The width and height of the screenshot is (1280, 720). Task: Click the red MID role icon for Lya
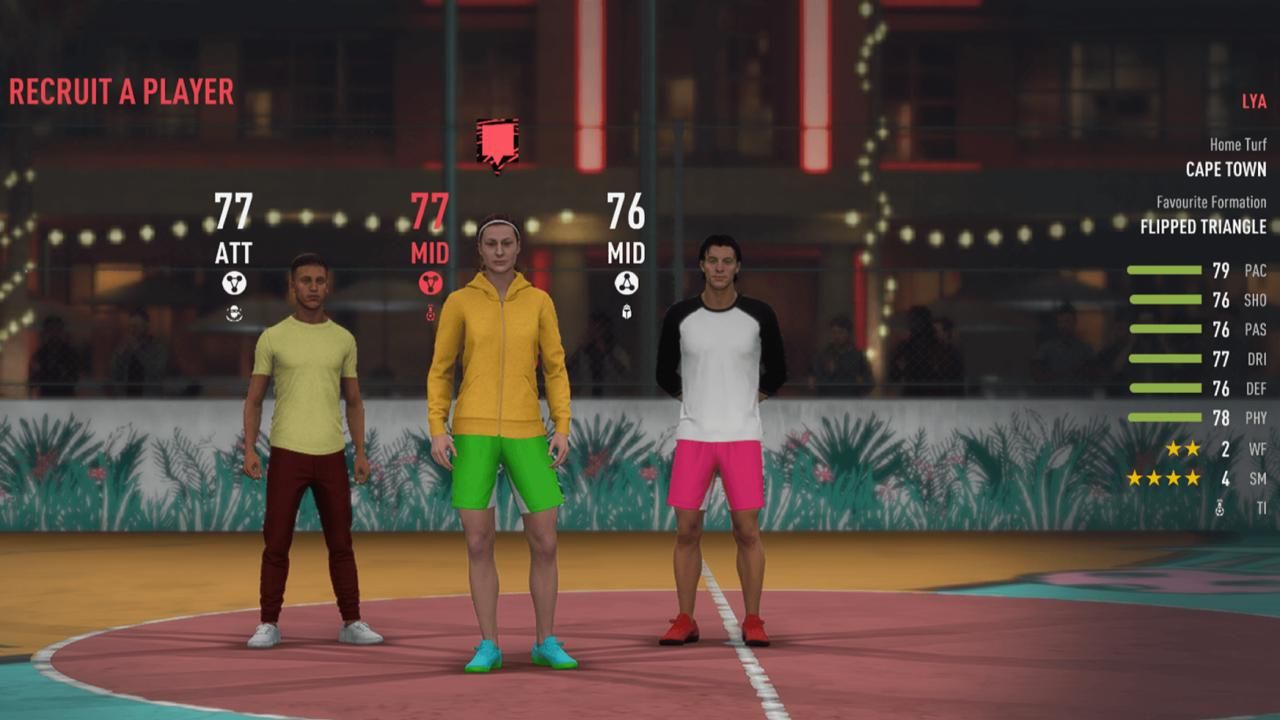(x=429, y=283)
